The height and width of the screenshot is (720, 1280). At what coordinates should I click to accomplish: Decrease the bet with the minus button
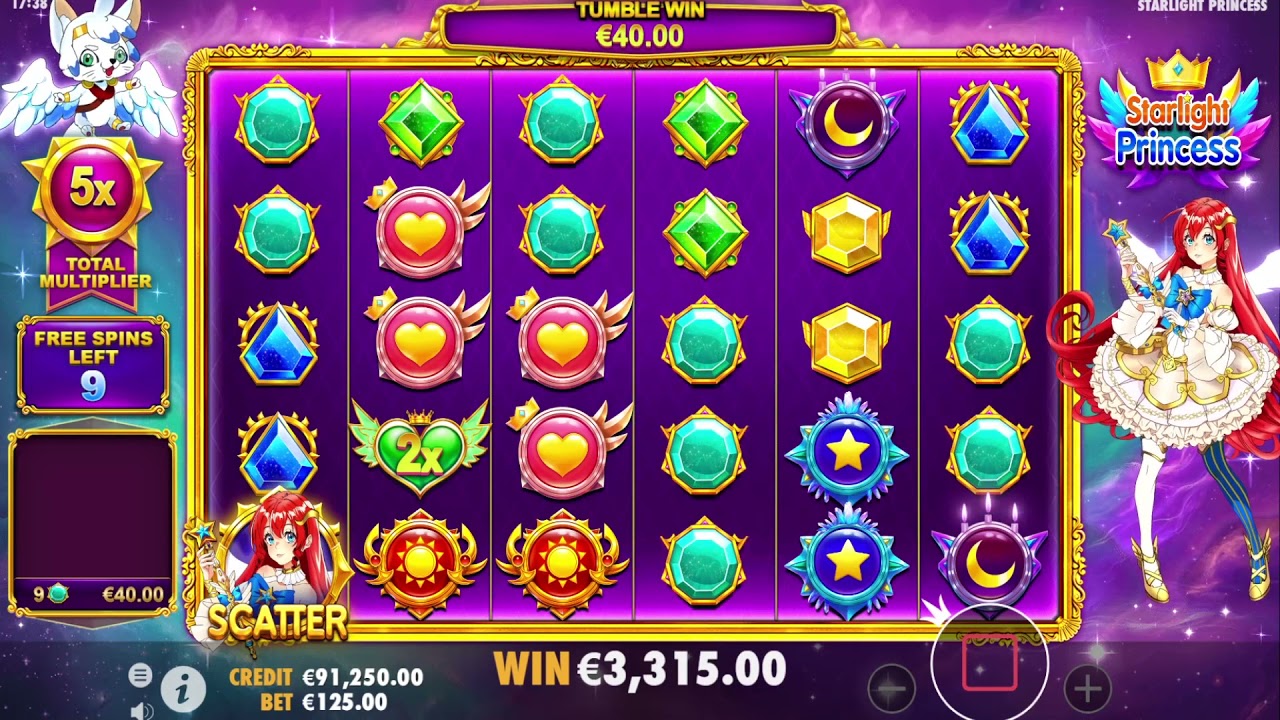tap(890, 690)
